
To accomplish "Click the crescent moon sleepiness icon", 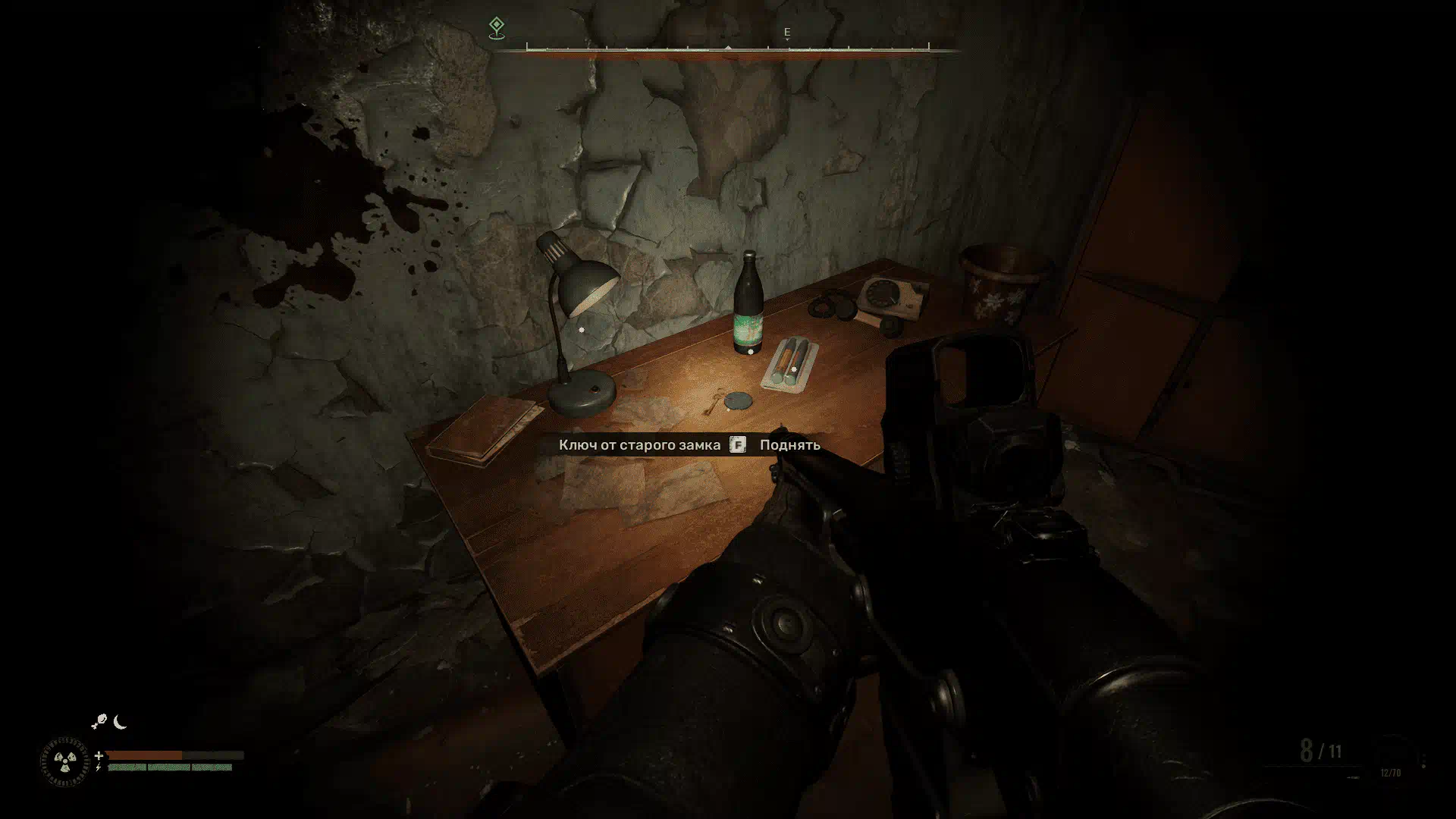I will [x=121, y=722].
